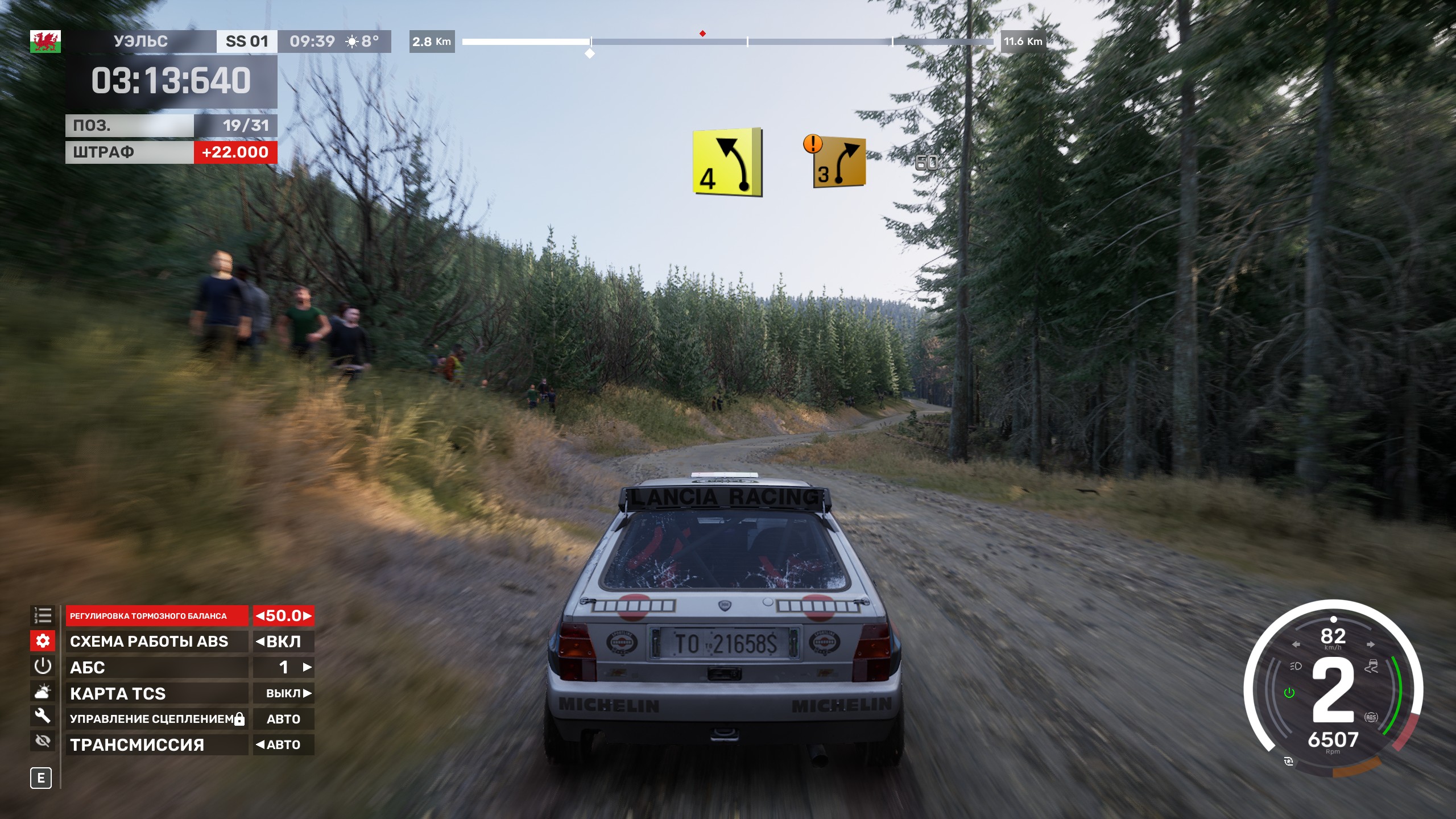This screenshot has height=819, width=1456.
Task: Increase brake balance with the right arrow
Action: (x=307, y=616)
